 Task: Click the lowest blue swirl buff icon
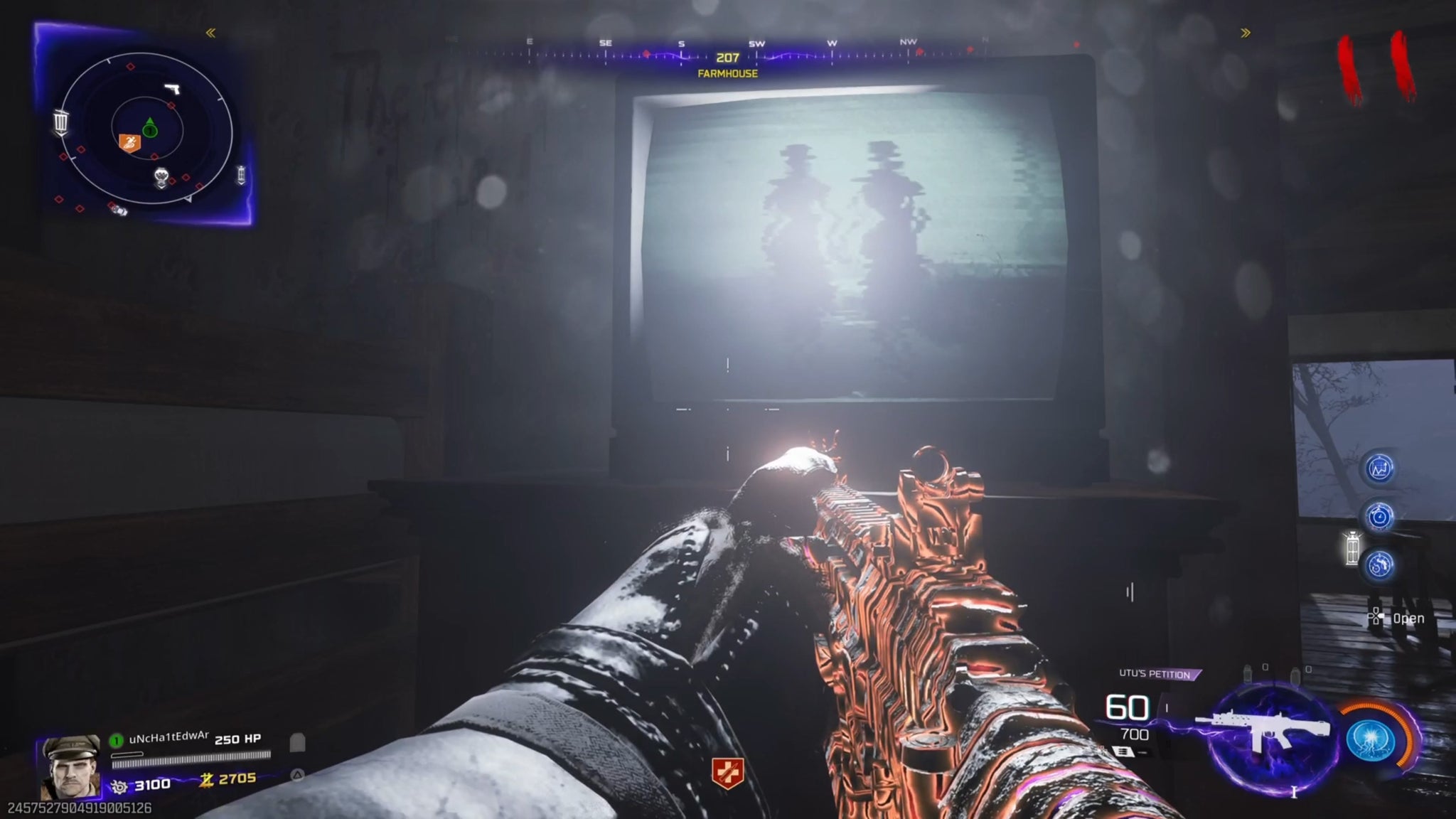coord(1380,565)
